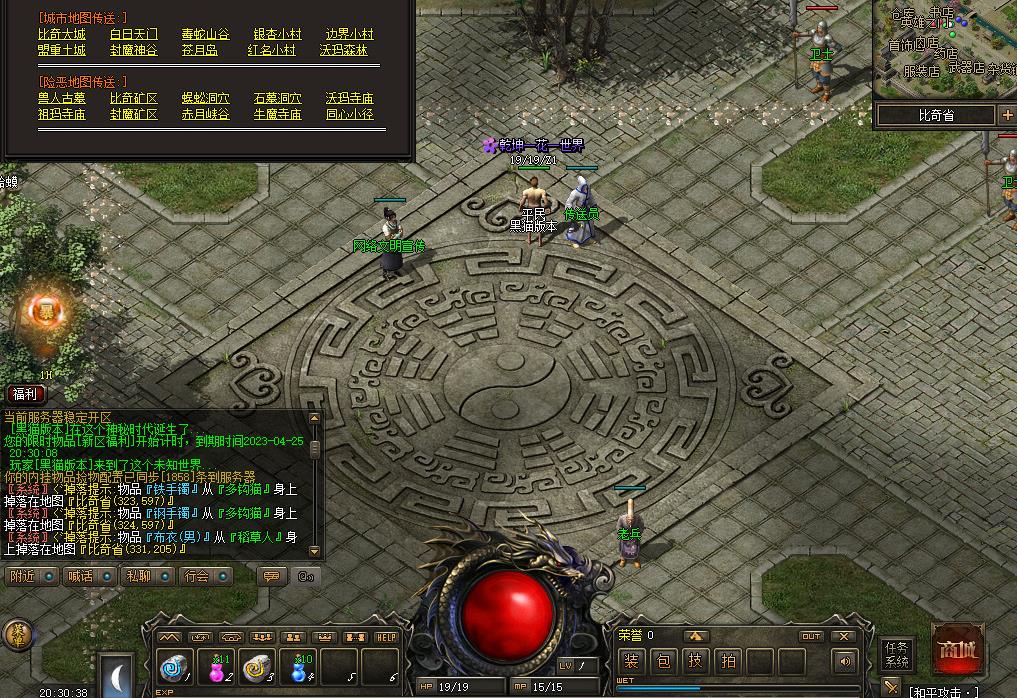This screenshot has width=1017, height=698.
Task: Click the 赤月峡谷 dangerous map link
Action: pos(206,114)
